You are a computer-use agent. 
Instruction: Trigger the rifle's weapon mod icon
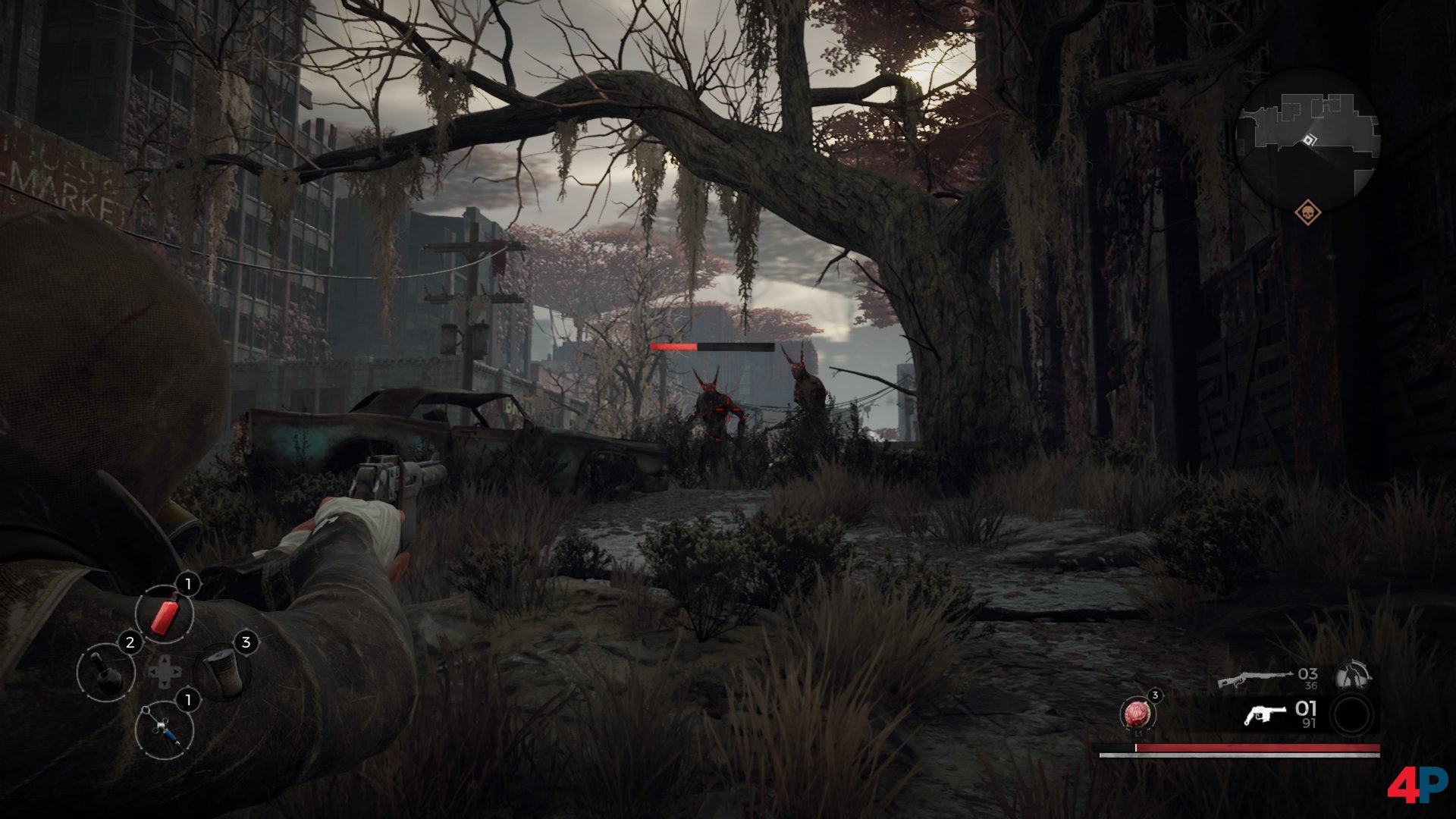(1351, 675)
